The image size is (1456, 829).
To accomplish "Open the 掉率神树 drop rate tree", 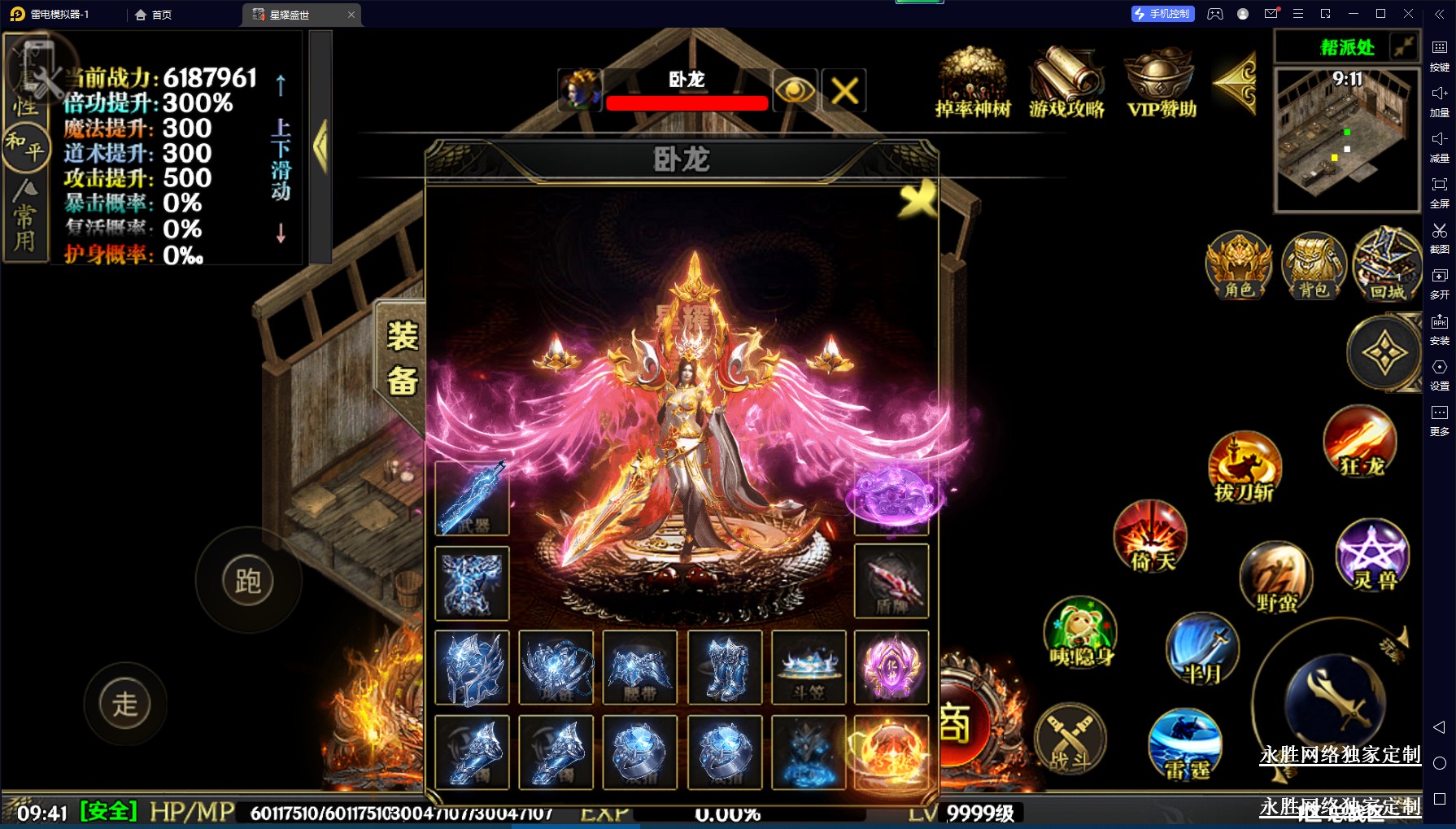I will tap(973, 83).
